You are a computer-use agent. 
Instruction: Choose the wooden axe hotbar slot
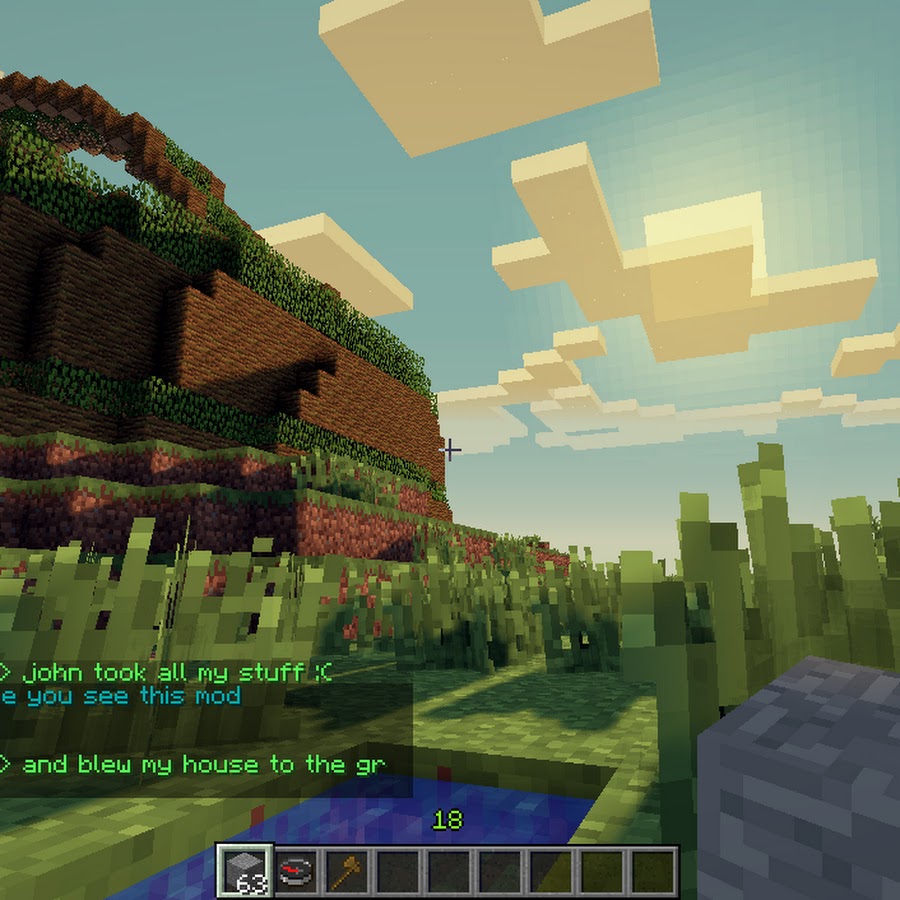pos(346,870)
